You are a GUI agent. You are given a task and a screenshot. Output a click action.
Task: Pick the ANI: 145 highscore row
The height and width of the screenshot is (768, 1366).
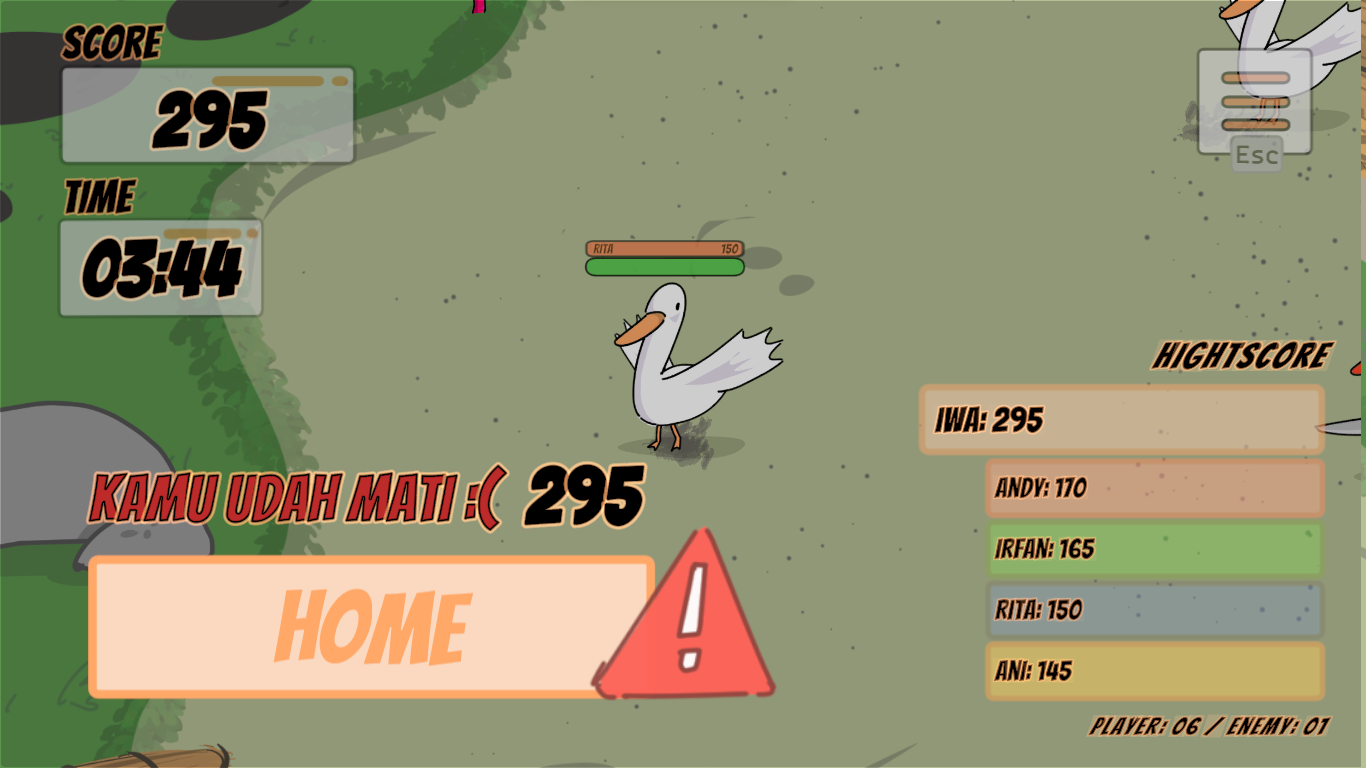(x=1155, y=671)
